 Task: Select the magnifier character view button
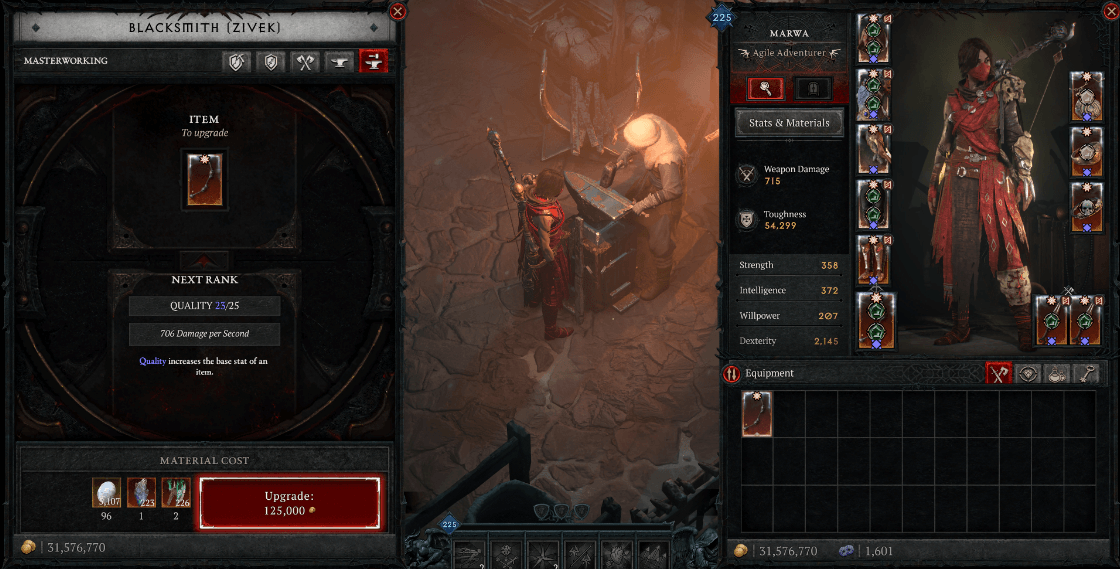click(x=766, y=88)
